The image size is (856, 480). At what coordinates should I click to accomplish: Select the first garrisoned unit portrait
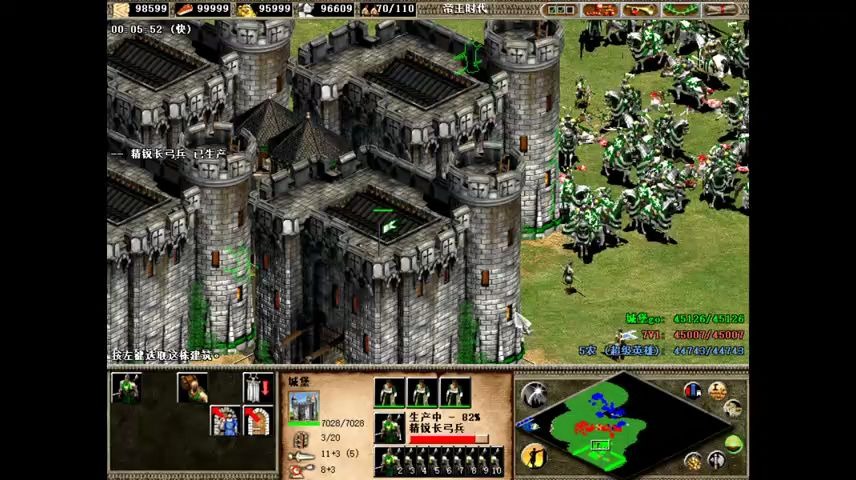click(x=390, y=392)
